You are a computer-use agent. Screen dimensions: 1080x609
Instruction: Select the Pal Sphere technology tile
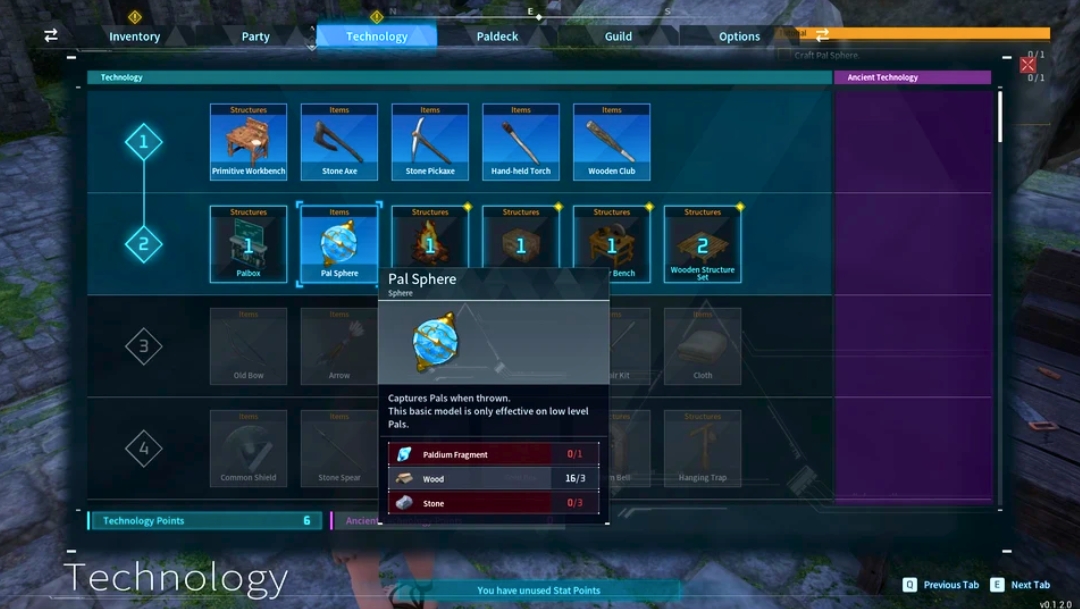tap(339, 244)
